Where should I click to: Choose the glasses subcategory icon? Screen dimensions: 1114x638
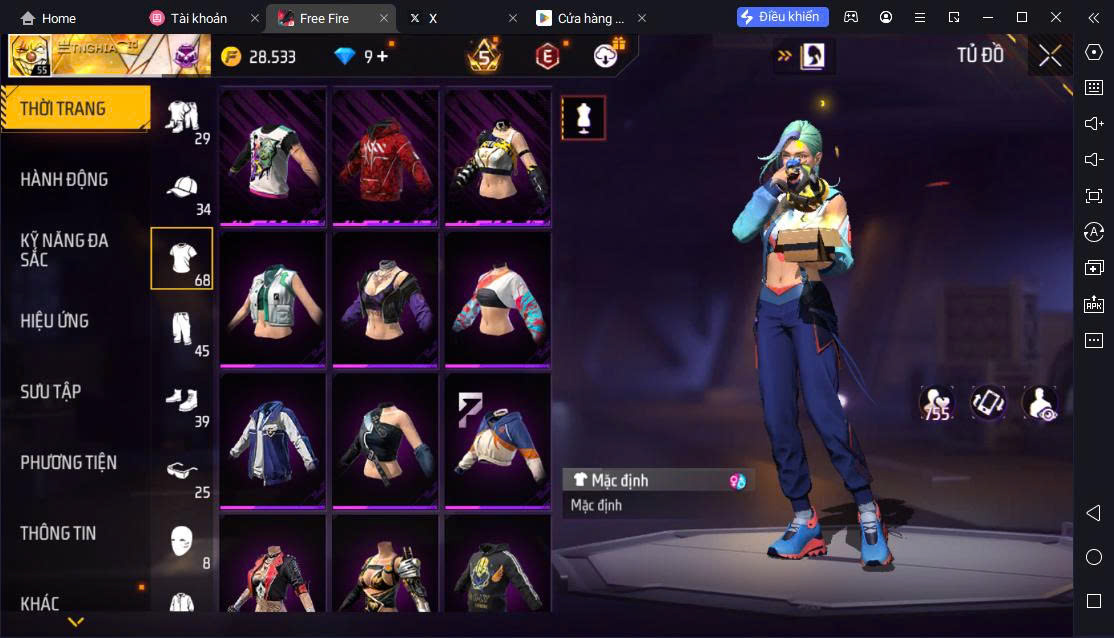click(181, 470)
